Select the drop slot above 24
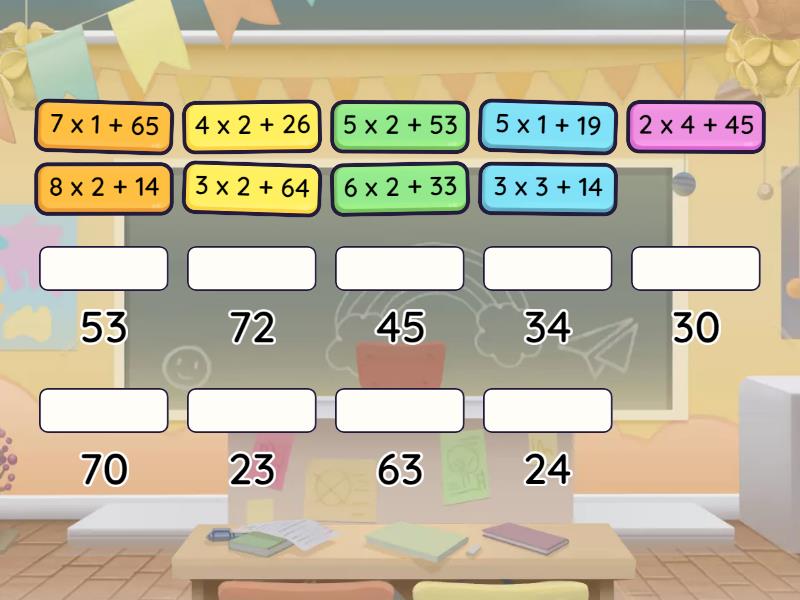The width and height of the screenshot is (800, 600). (x=547, y=410)
